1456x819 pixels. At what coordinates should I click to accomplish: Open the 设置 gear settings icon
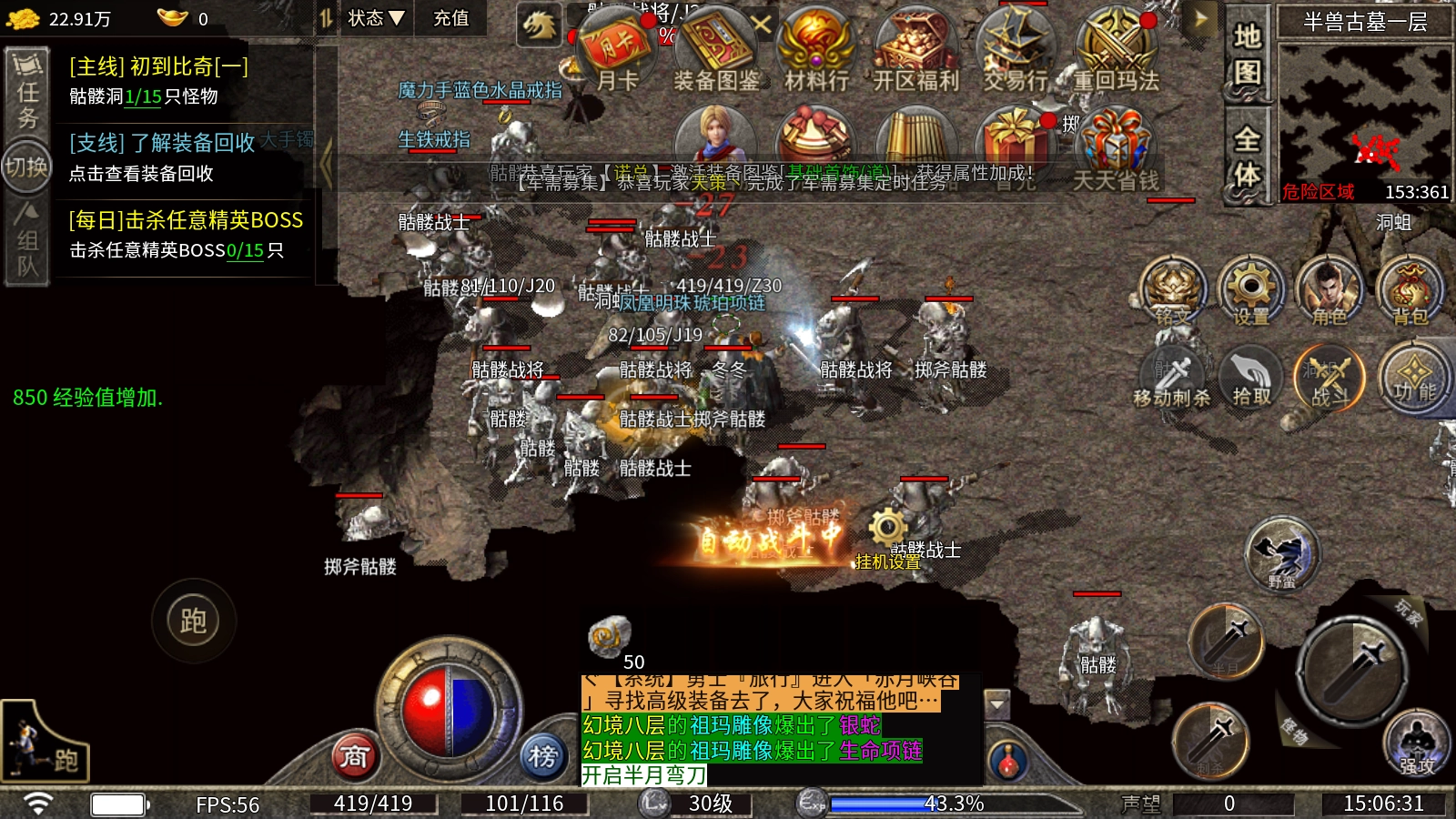click(1250, 288)
